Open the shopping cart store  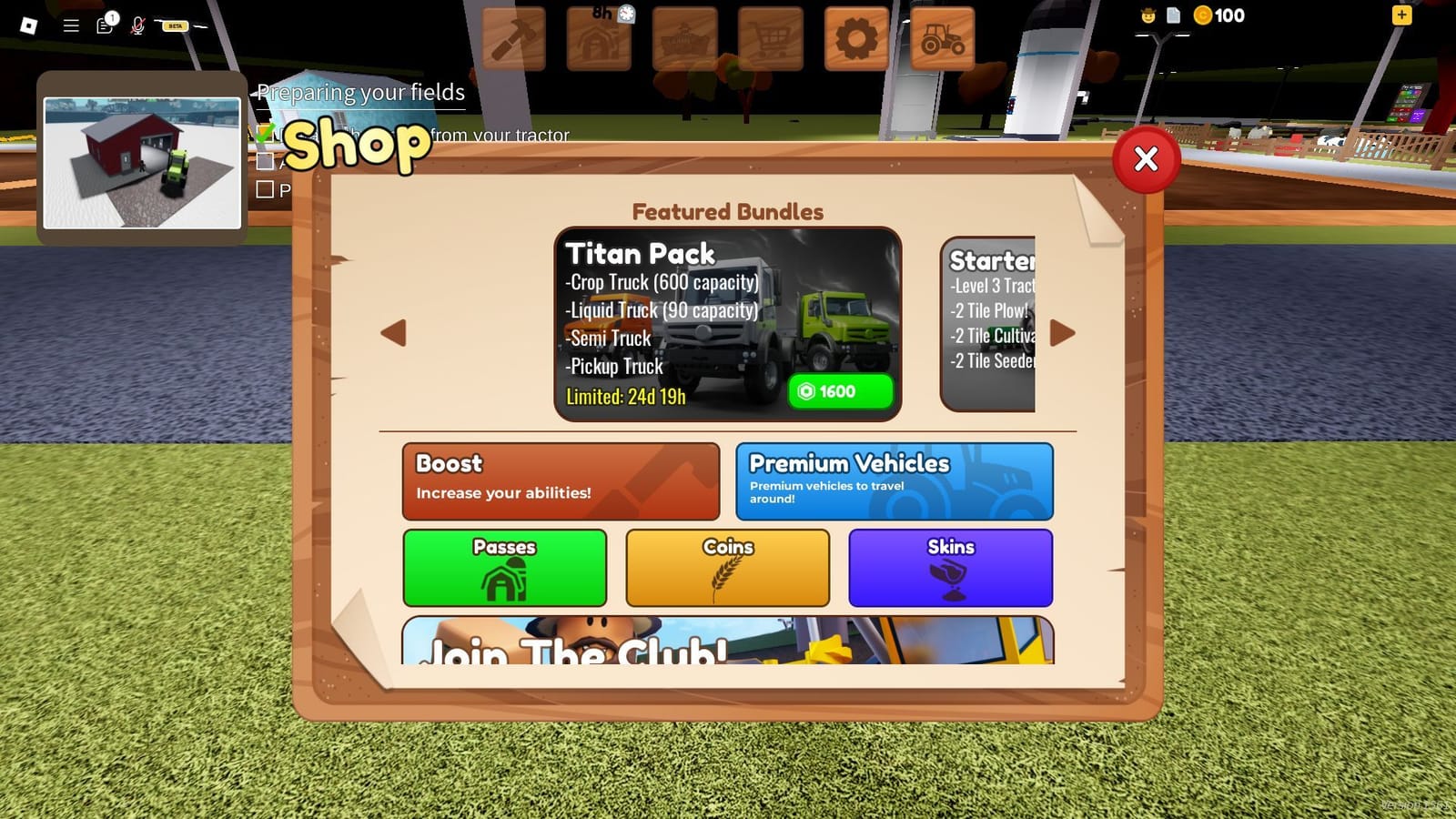(x=770, y=37)
